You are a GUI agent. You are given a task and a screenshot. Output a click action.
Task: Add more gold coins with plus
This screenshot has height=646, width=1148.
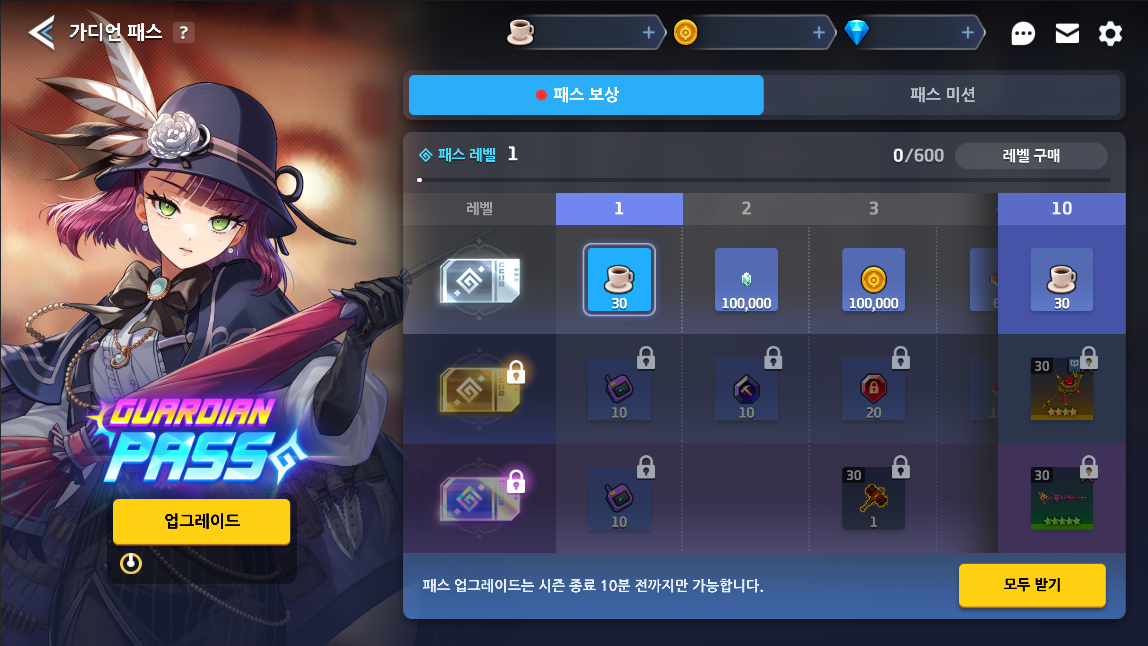click(819, 33)
